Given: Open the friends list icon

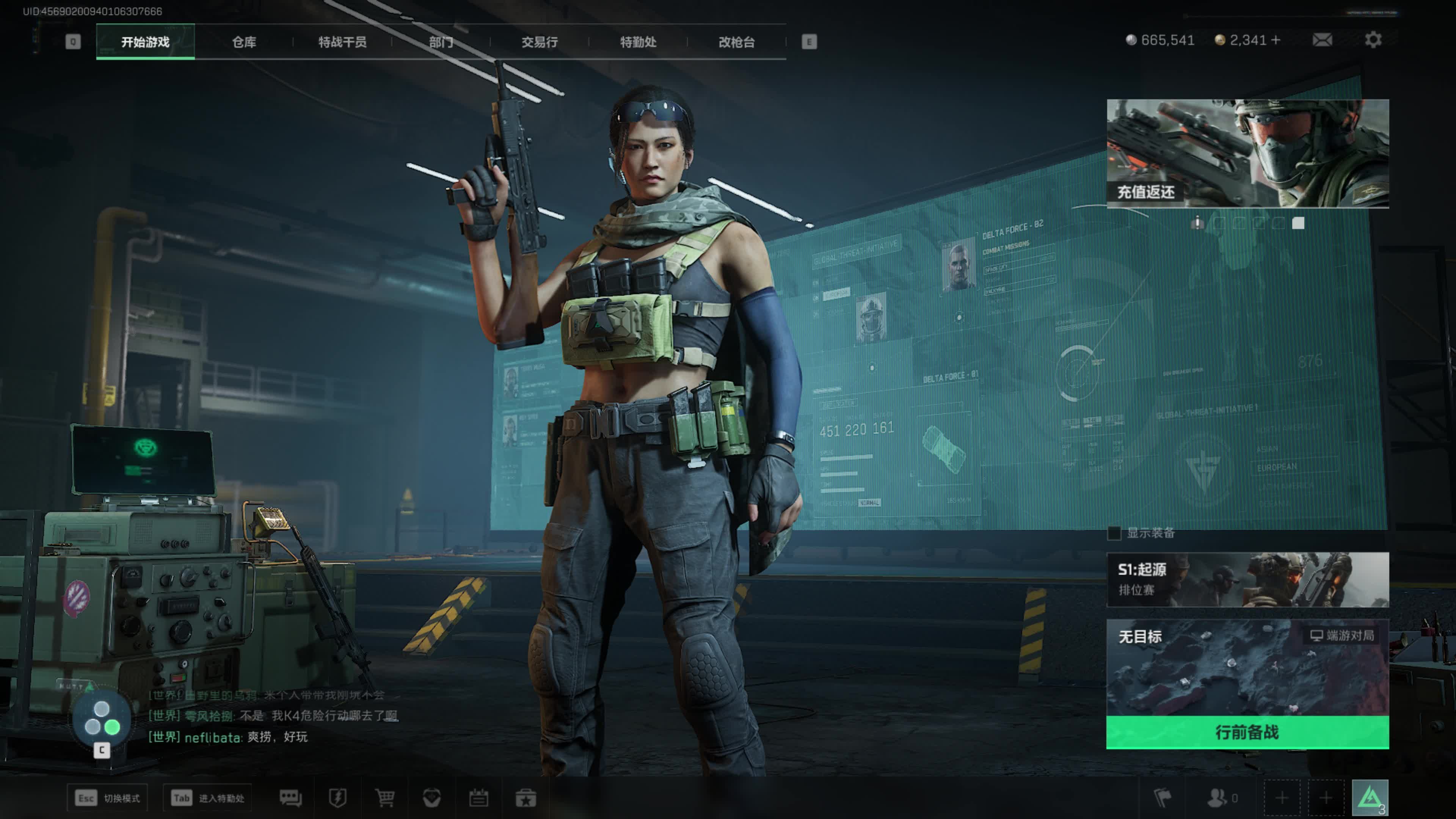Looking at the screenshot, I should [x=1217, y=798].
